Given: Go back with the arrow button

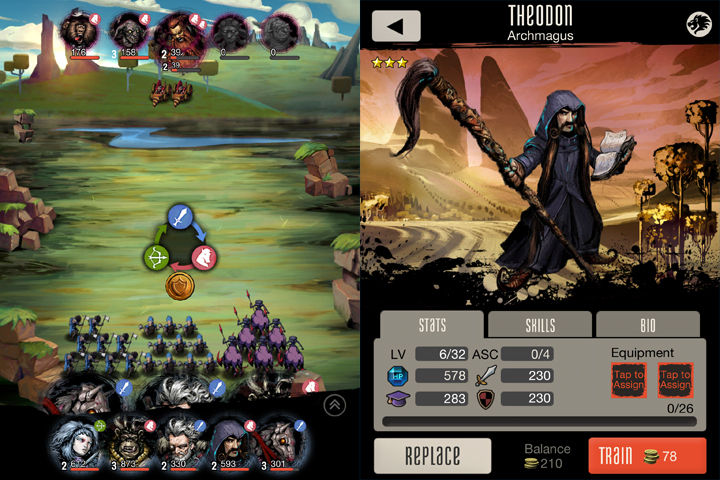Looking at the screenshot, I should 395,26.
